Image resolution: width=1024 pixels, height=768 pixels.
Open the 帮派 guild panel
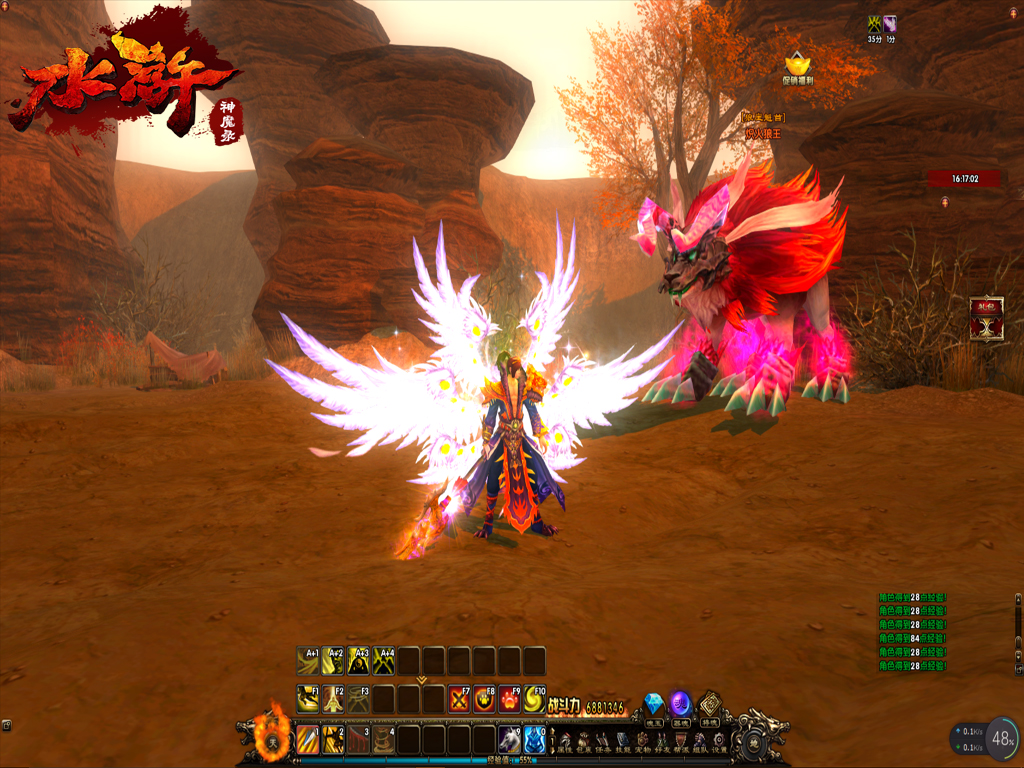(681, 741)
